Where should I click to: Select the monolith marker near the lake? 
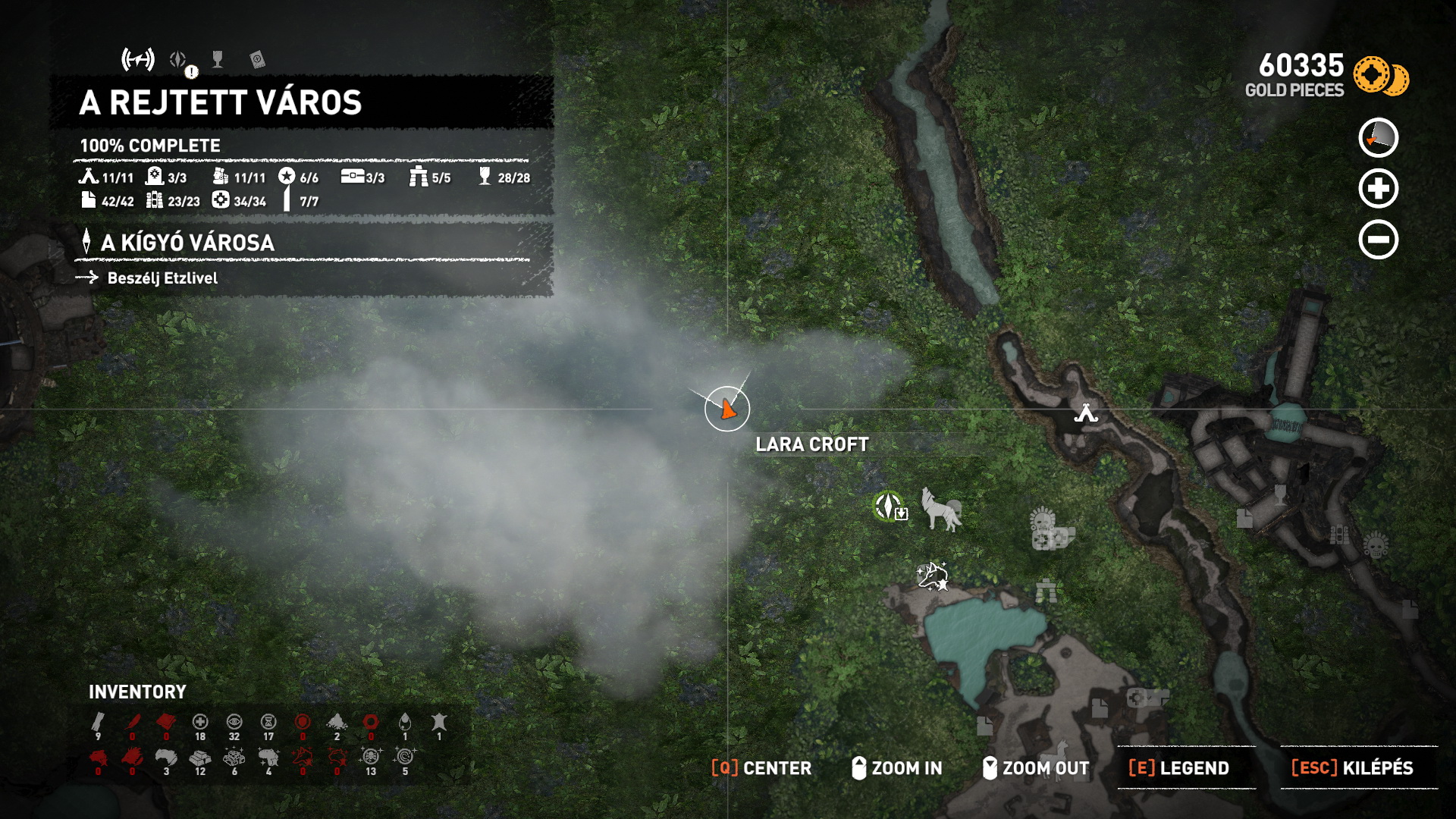click(x=1046, y=590)
